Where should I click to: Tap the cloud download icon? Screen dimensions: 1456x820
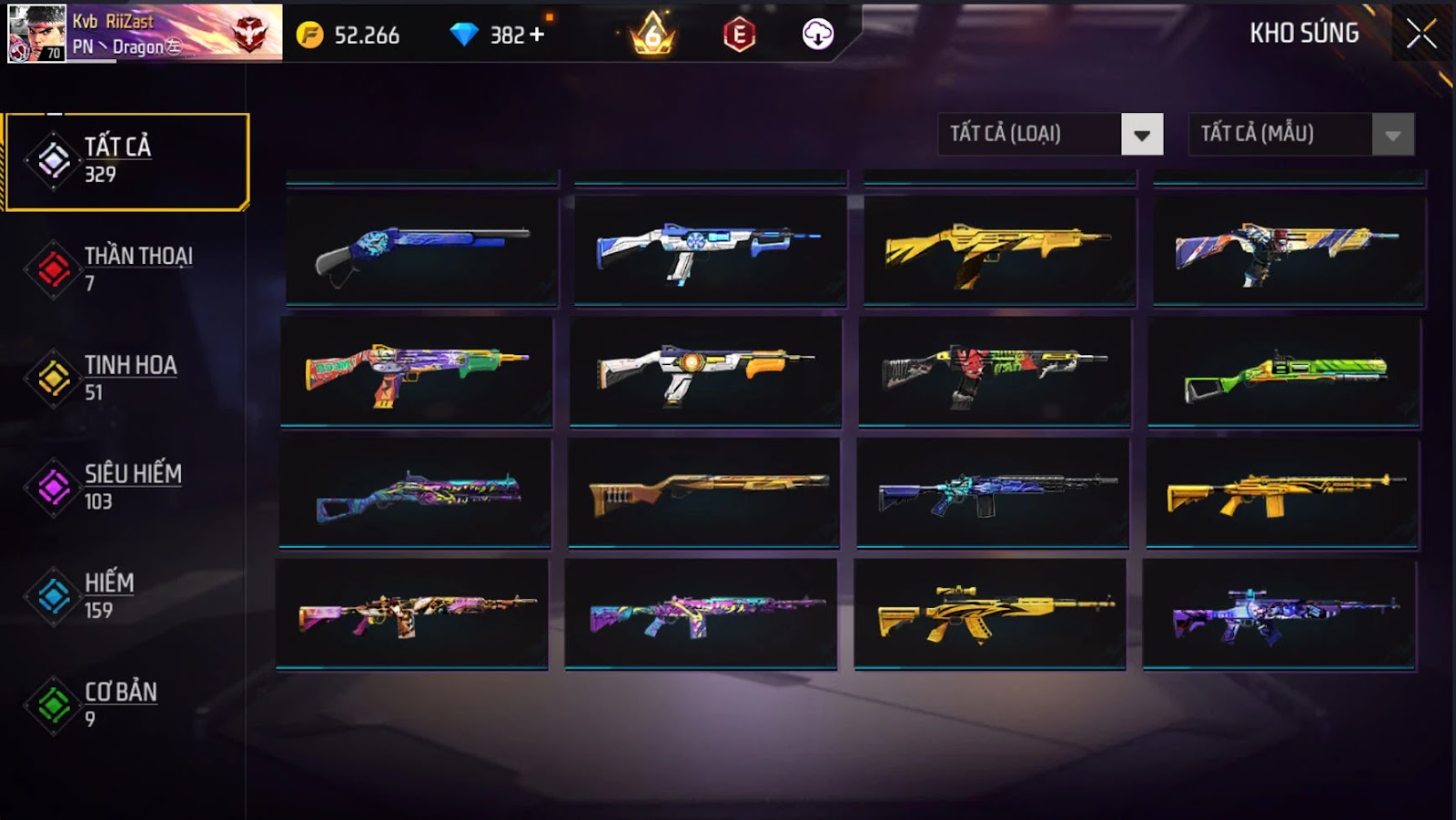(817, 35)
